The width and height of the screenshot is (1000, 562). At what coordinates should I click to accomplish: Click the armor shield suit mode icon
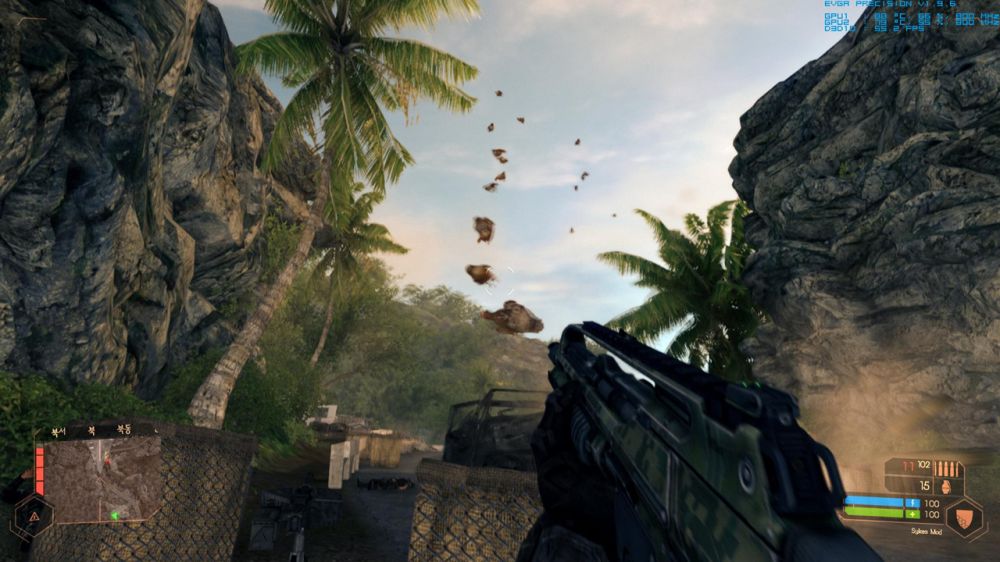tap(966, 517)
